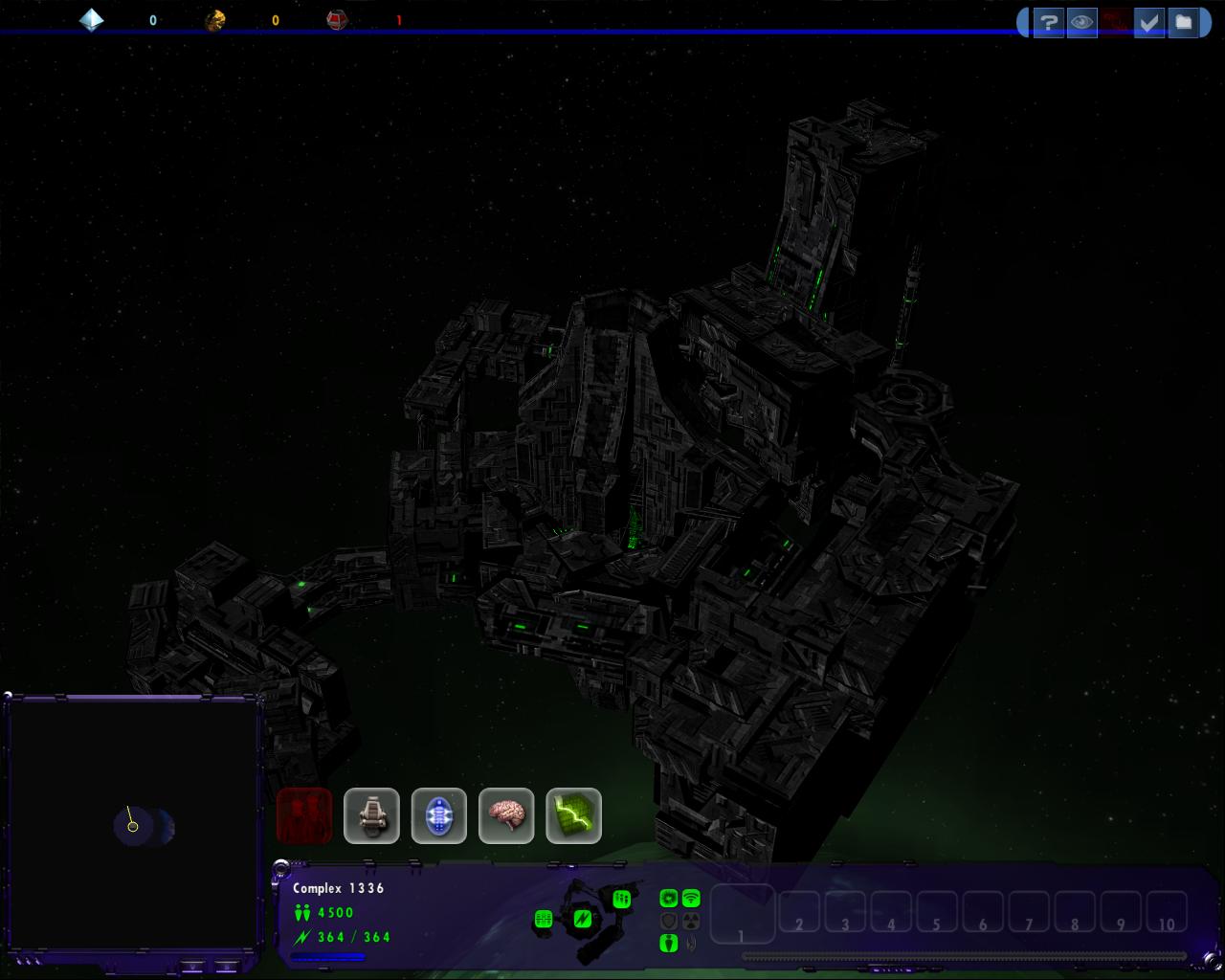Viewport: 1225px width, 980px height.
Task: Select the brain research icon
Action: 506,816
